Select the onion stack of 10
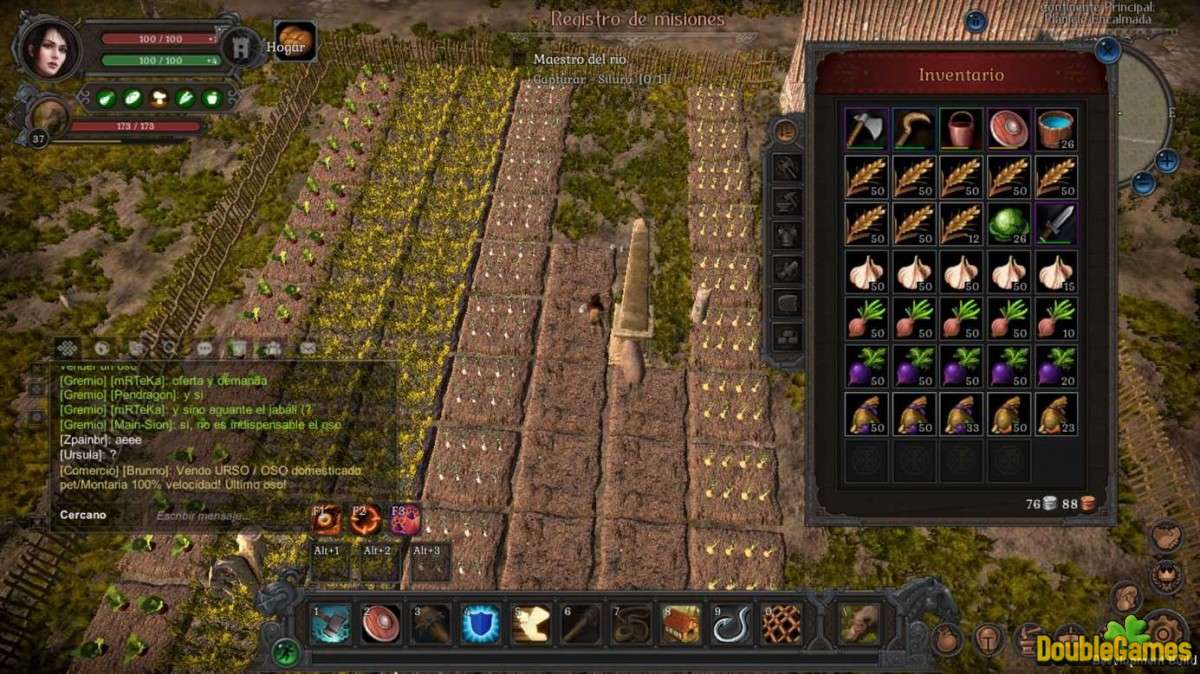This screenshot has height=674, width=1200. [x=1056, y=317]
